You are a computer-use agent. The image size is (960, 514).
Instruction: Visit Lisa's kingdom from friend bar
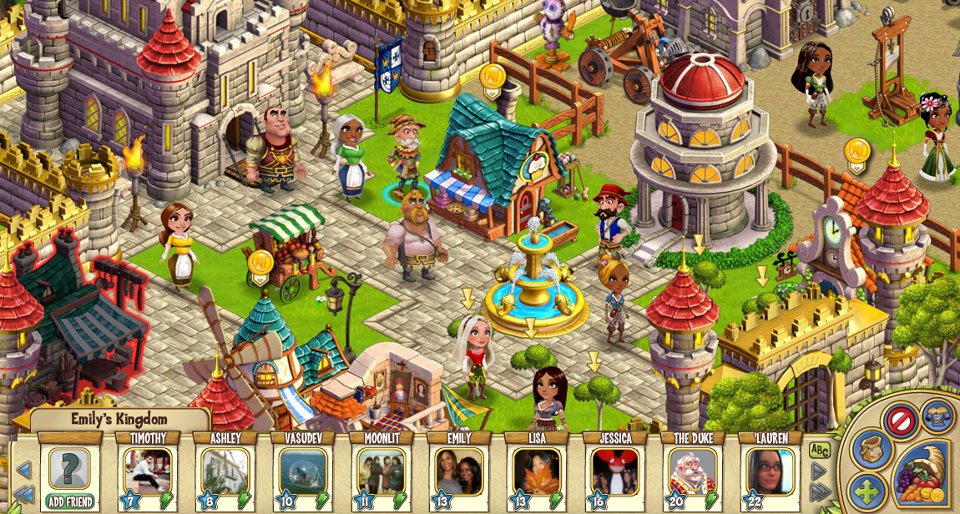[x=536, y=471]
